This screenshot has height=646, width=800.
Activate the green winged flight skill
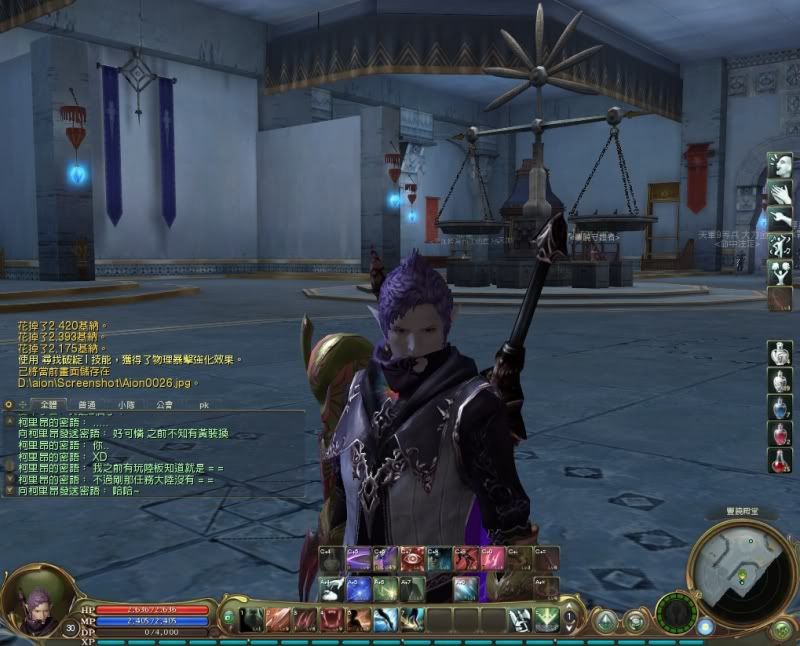546,620
